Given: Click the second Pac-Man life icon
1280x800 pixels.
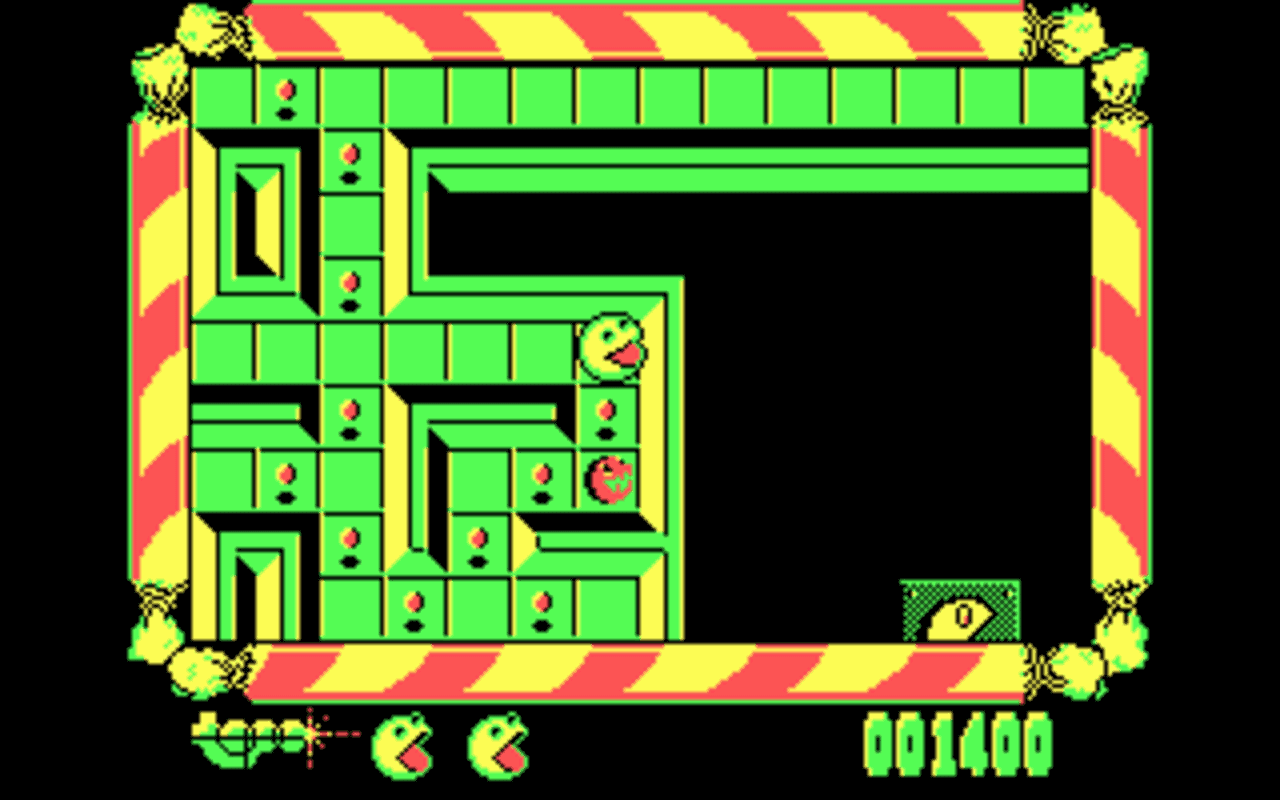Looking at the screenshot, I should 496,745.
